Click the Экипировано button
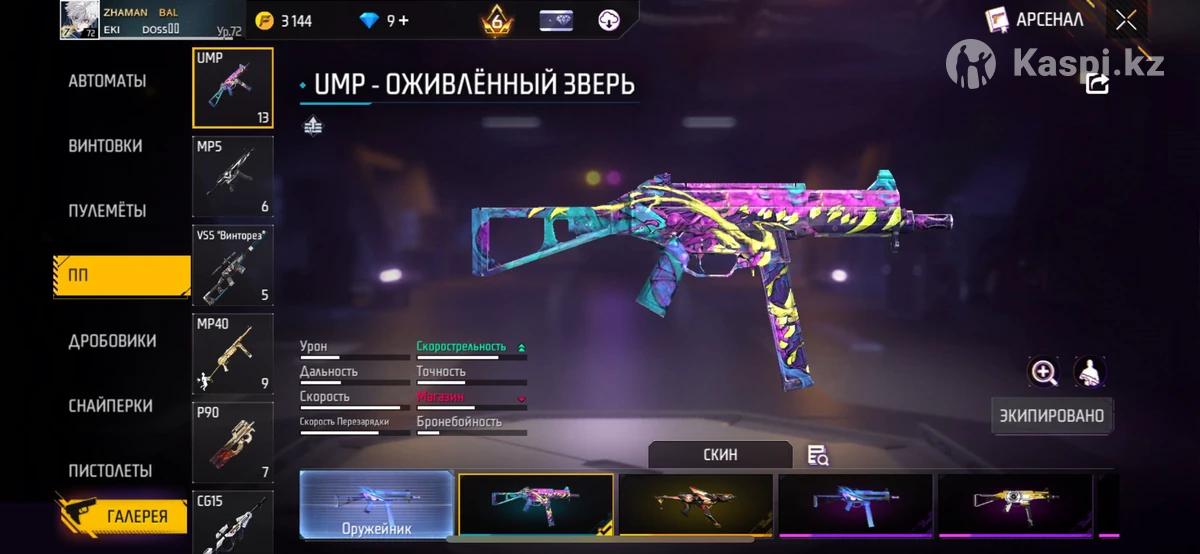 (x=1052, y=415)
